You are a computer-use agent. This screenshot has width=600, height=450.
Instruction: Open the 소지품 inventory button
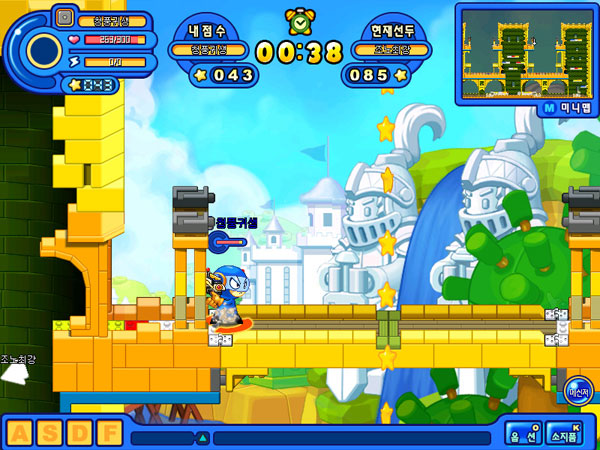point(567,434)
